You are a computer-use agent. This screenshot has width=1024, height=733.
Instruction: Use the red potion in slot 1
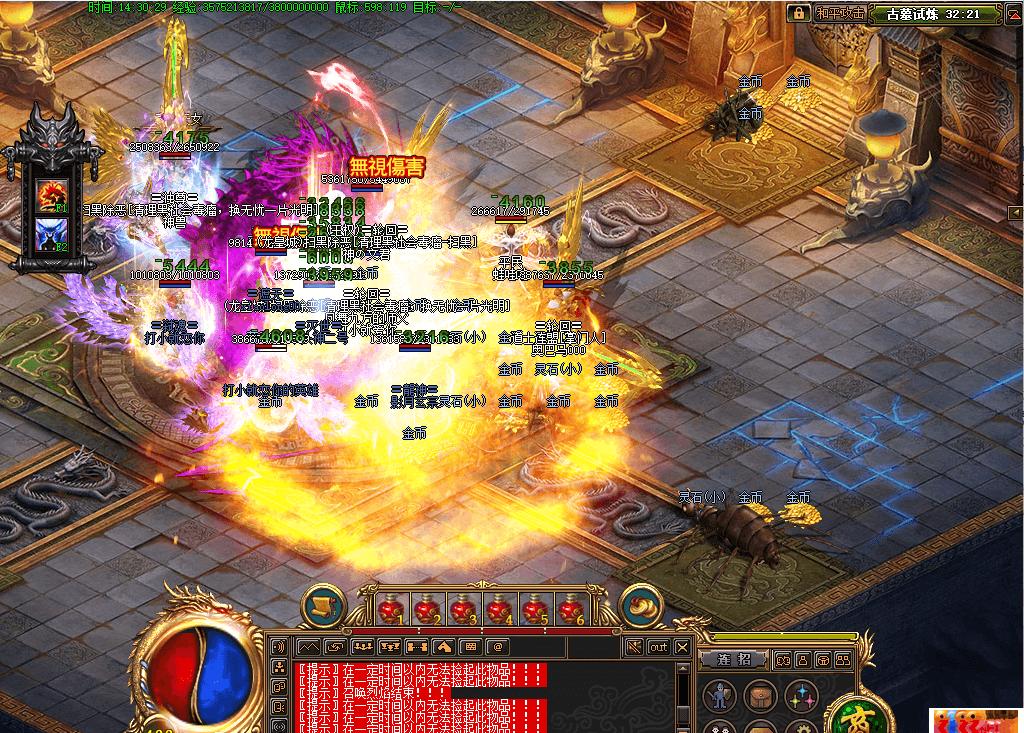[389, 607]
